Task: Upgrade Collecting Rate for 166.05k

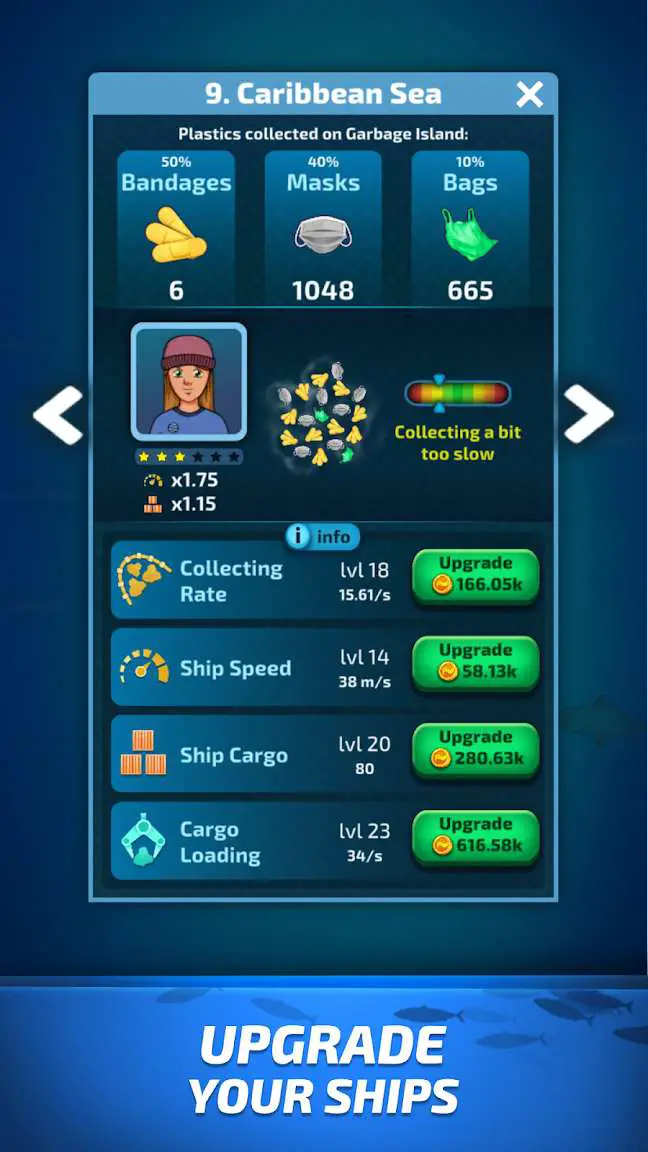Action: pyautogui.click(x=475, y=575)
